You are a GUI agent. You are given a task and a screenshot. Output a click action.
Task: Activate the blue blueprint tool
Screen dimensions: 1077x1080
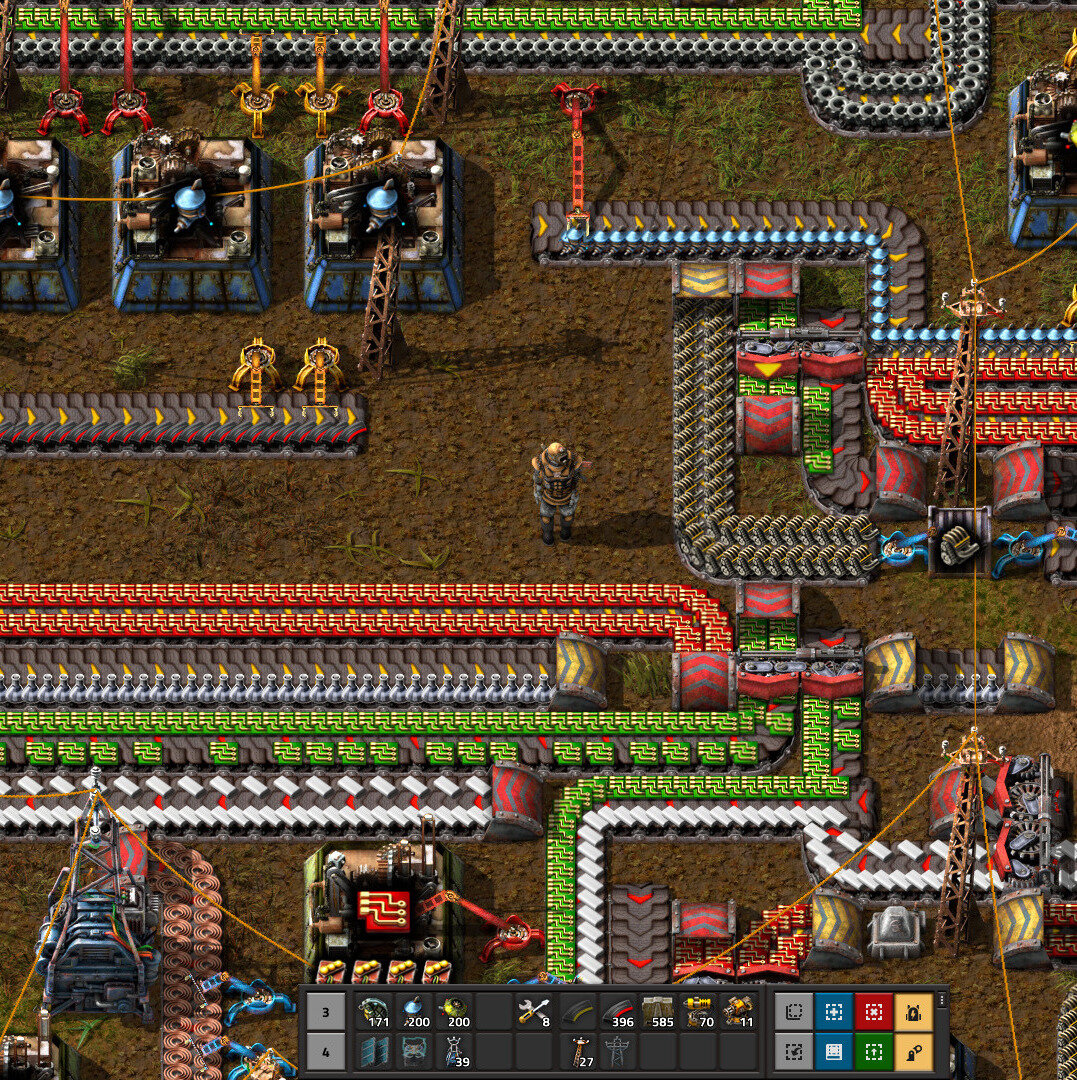pyautogui.click(x=833, y=1012)
